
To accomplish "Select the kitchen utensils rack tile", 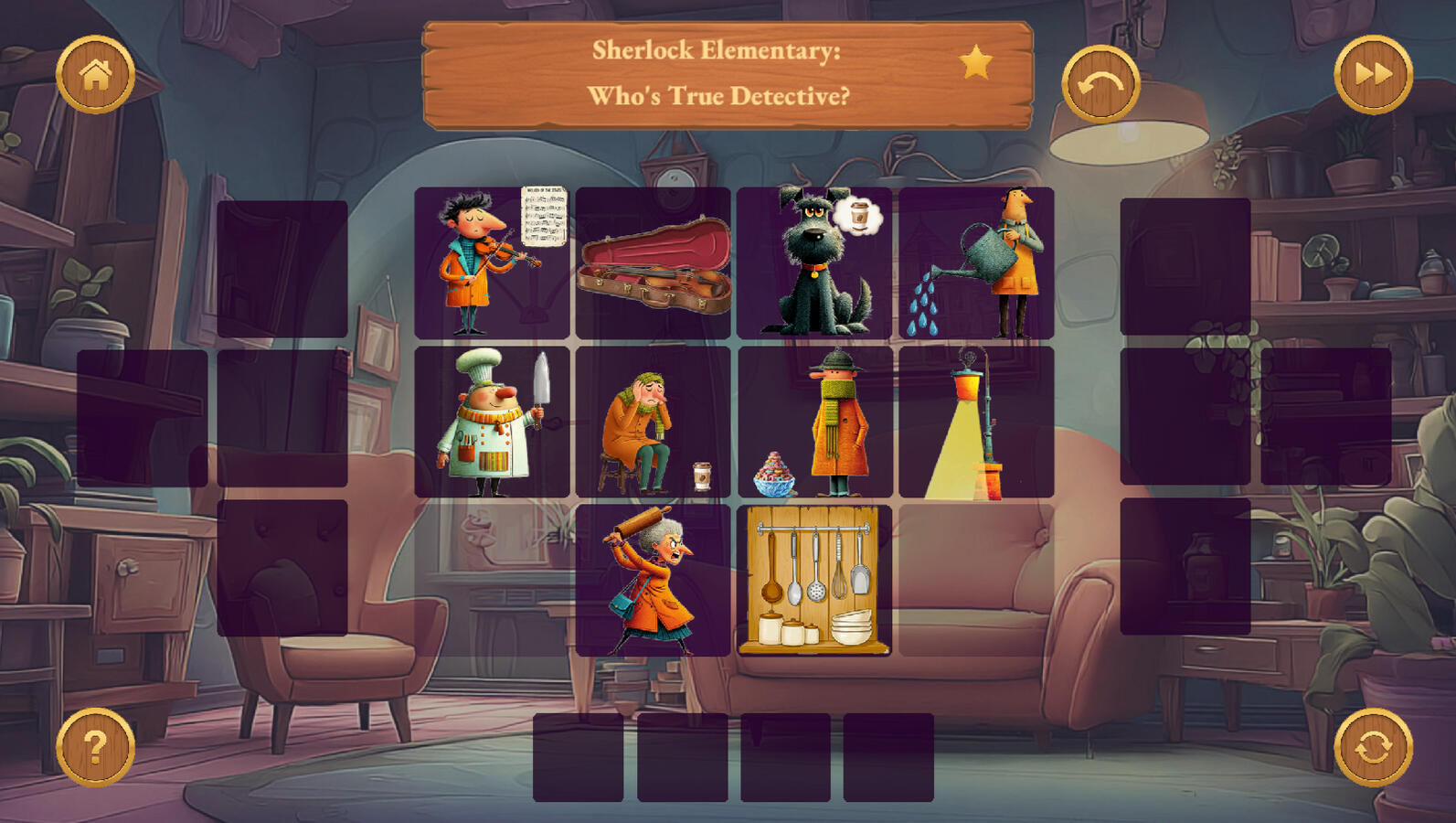I will tap(814, 581).
